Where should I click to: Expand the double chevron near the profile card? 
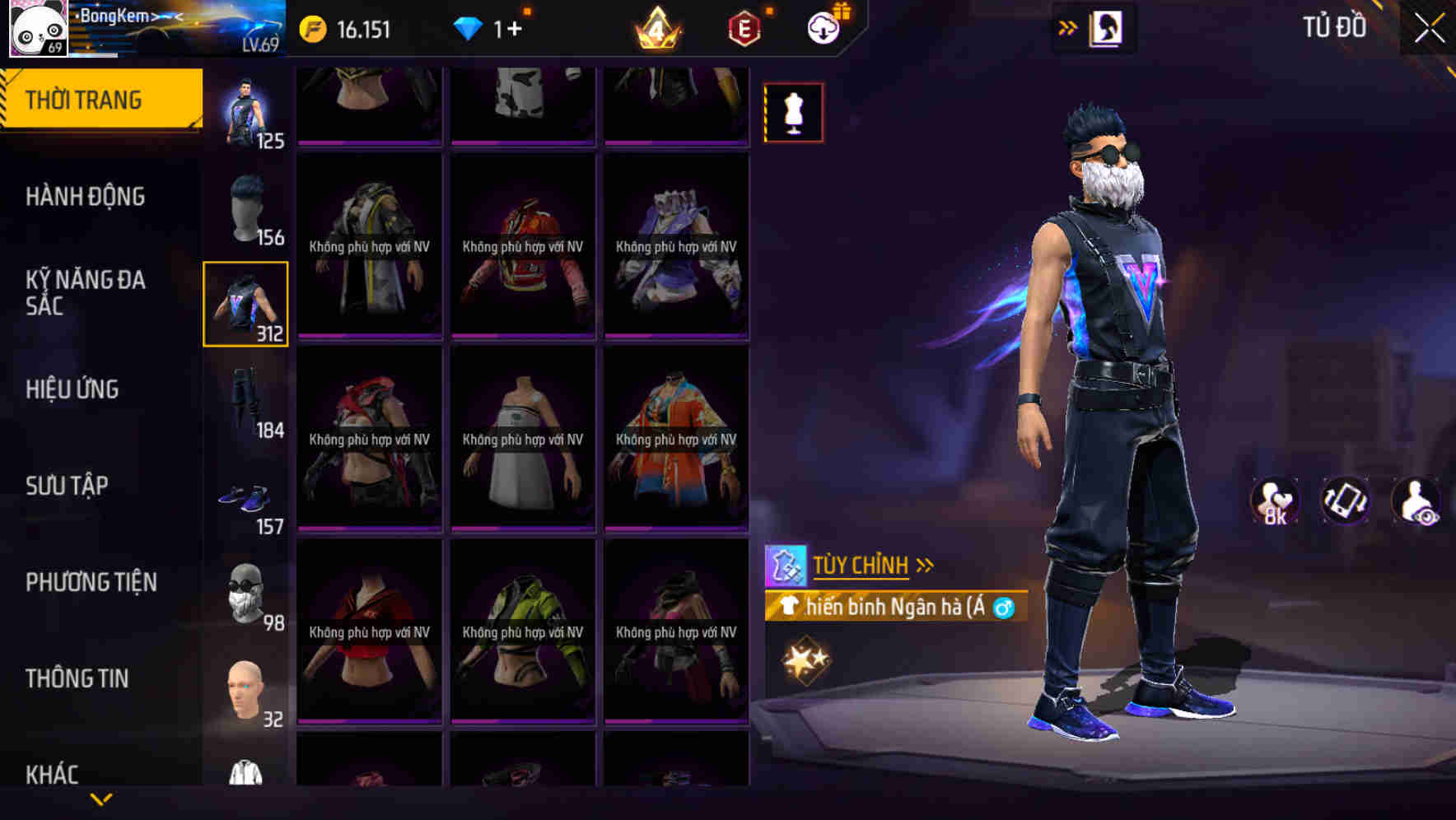click(1067, 27)
